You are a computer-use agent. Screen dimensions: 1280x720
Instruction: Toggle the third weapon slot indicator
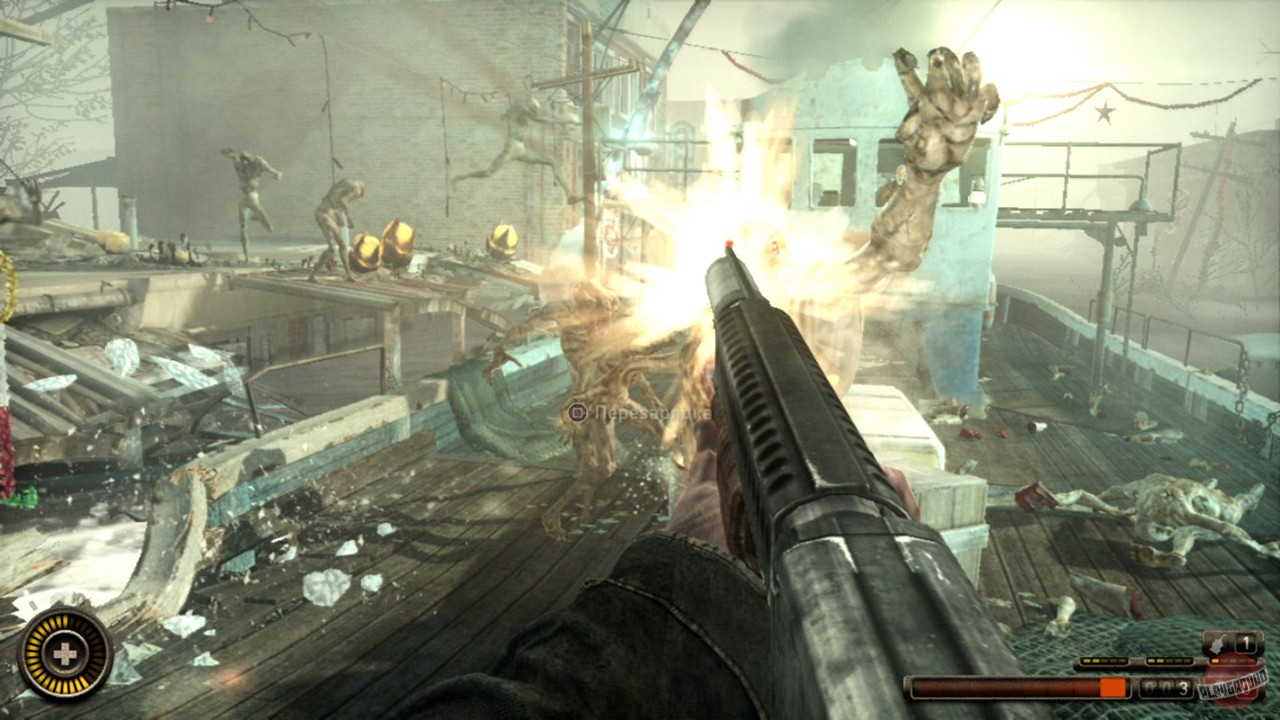point(1230,660)
